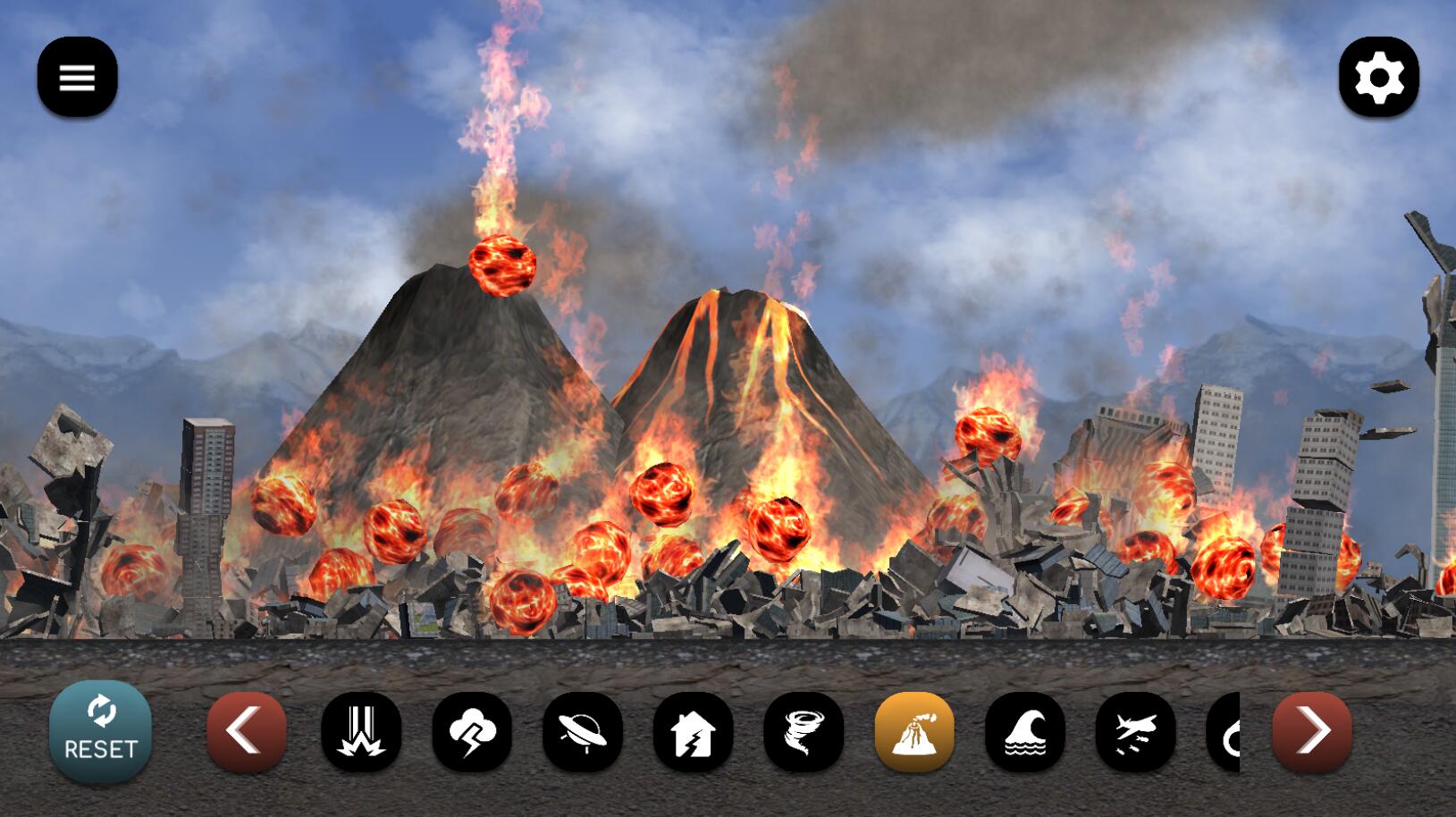Choose the tsunami wave icon
Screen dimensions: 1456x817
[x=1025, y=731]
